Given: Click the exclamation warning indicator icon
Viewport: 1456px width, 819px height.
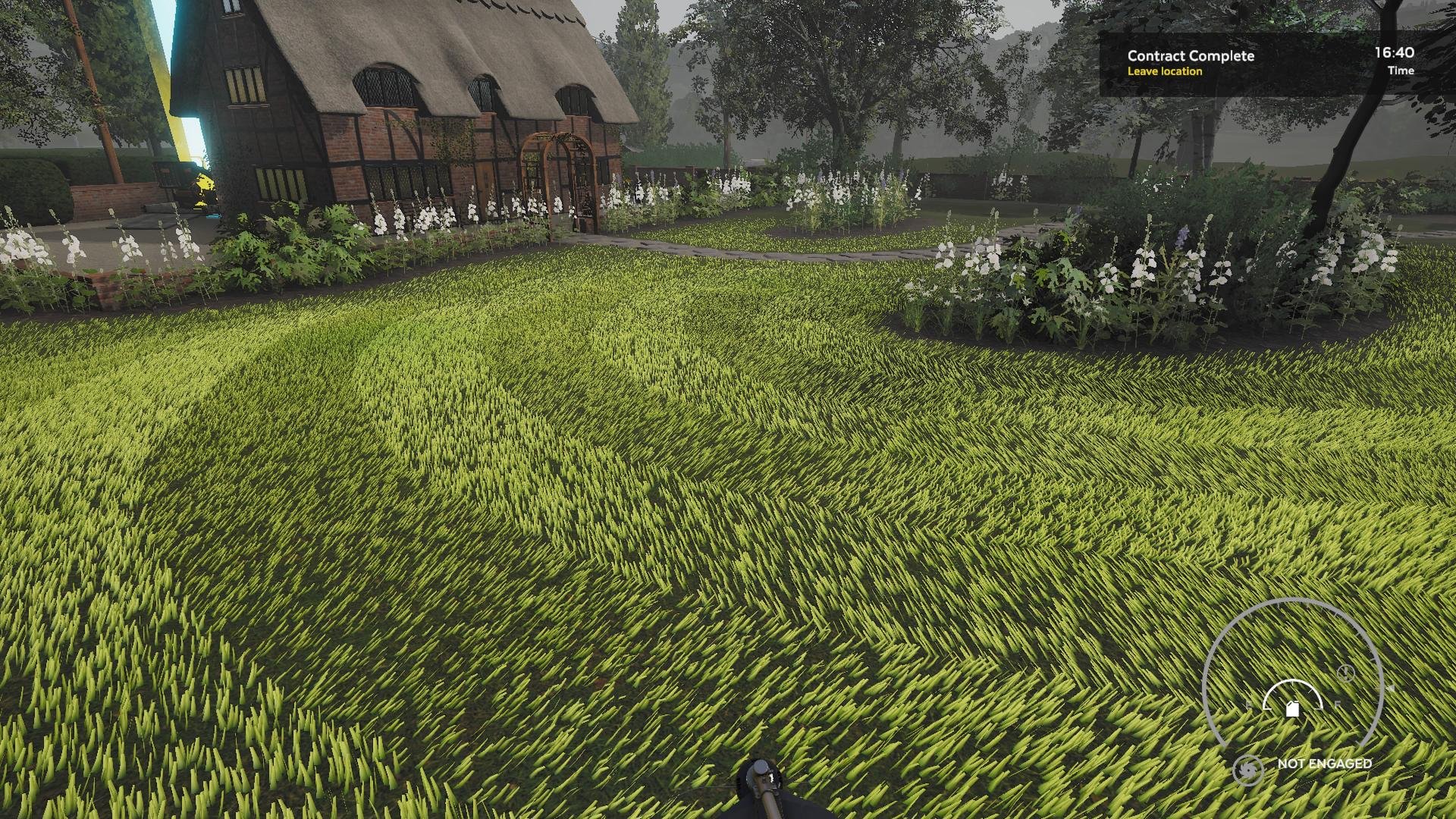Looking at the screenshot, I should point(1345,673).
